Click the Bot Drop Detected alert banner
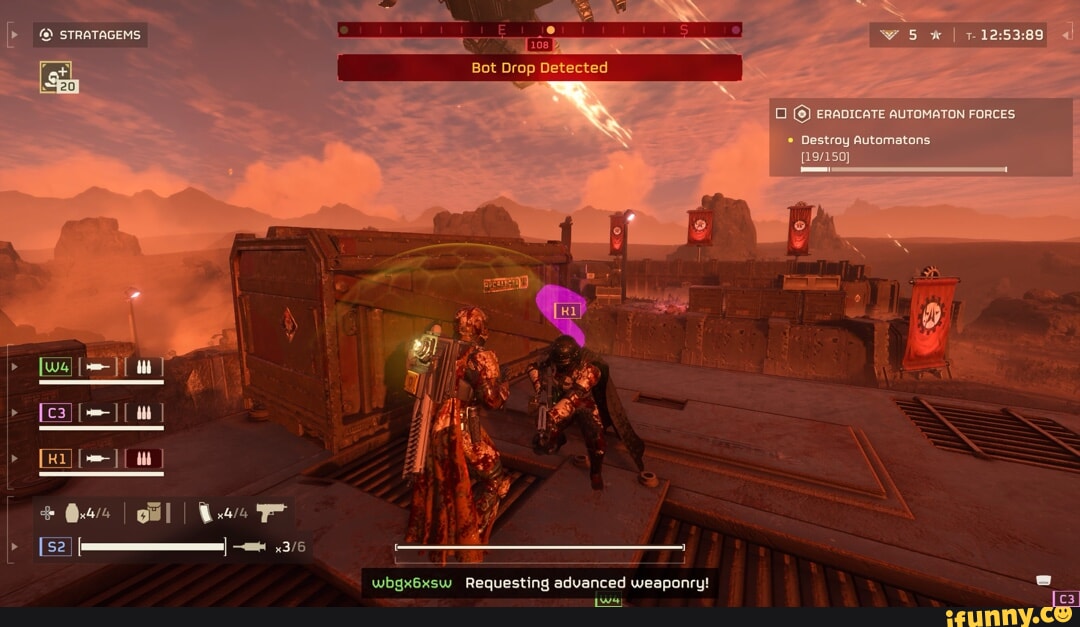This screenshot has height=627, width=1080. coord(540,68)
